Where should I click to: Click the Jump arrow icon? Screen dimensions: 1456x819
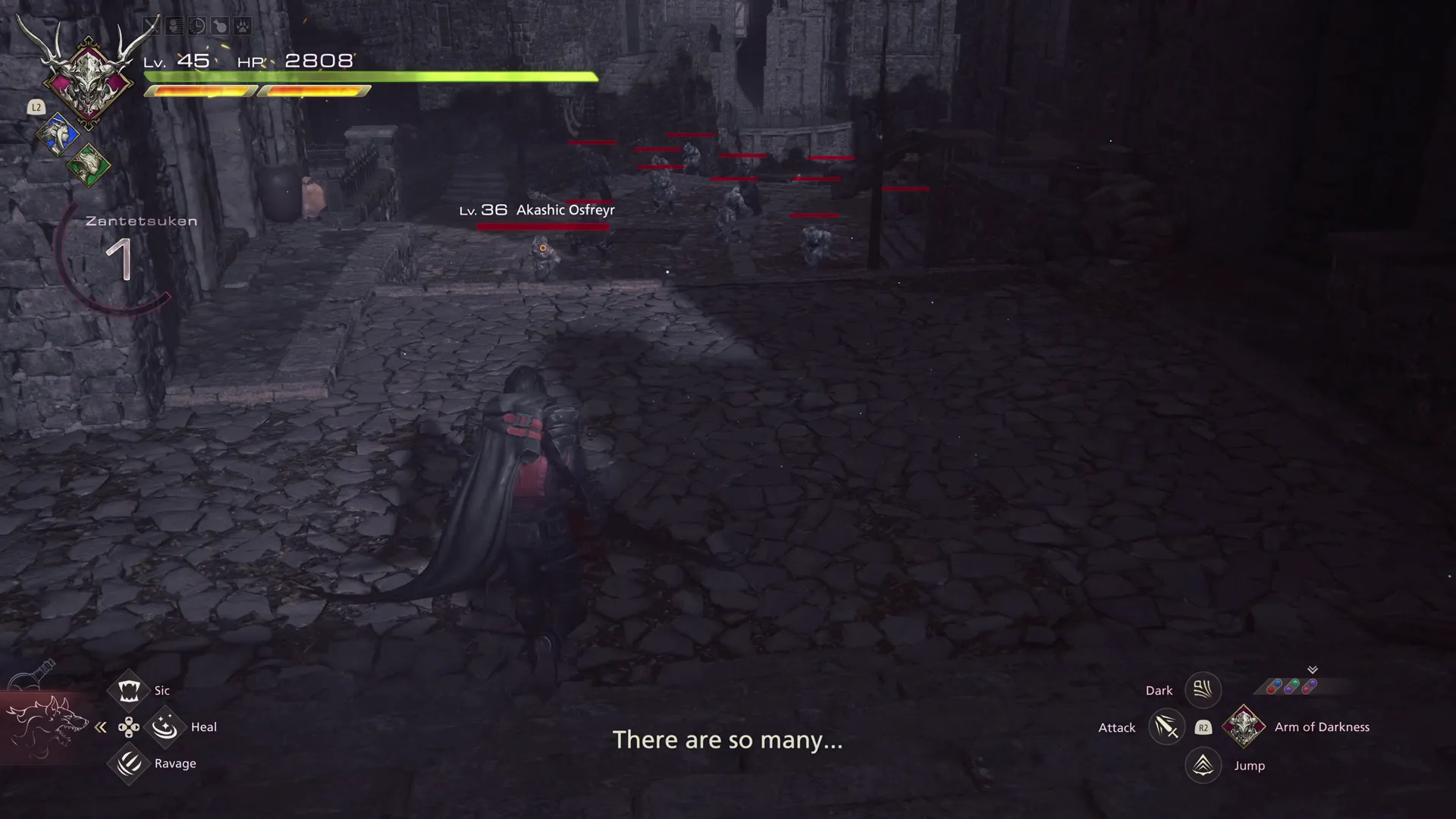(x=1203, y=765)
